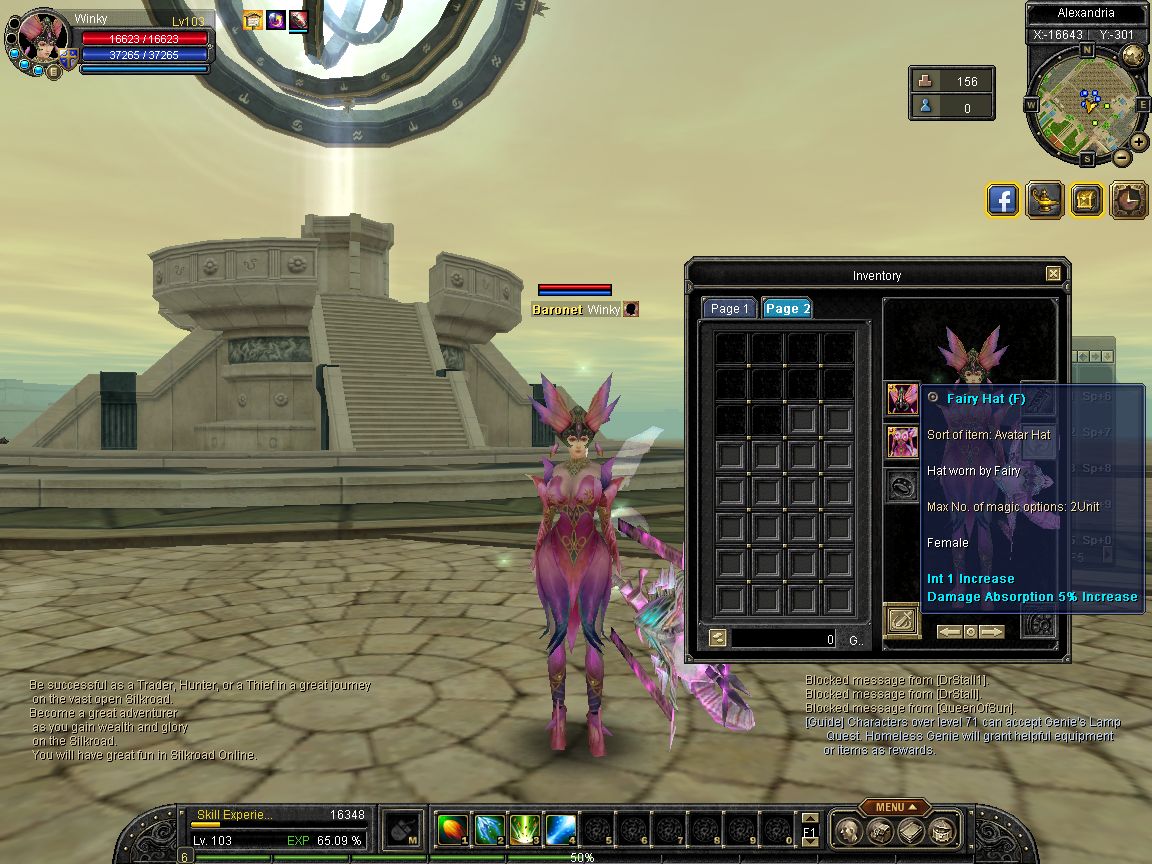
Task: Zoom in the minimap with plus button
Action: [1139, 142]
